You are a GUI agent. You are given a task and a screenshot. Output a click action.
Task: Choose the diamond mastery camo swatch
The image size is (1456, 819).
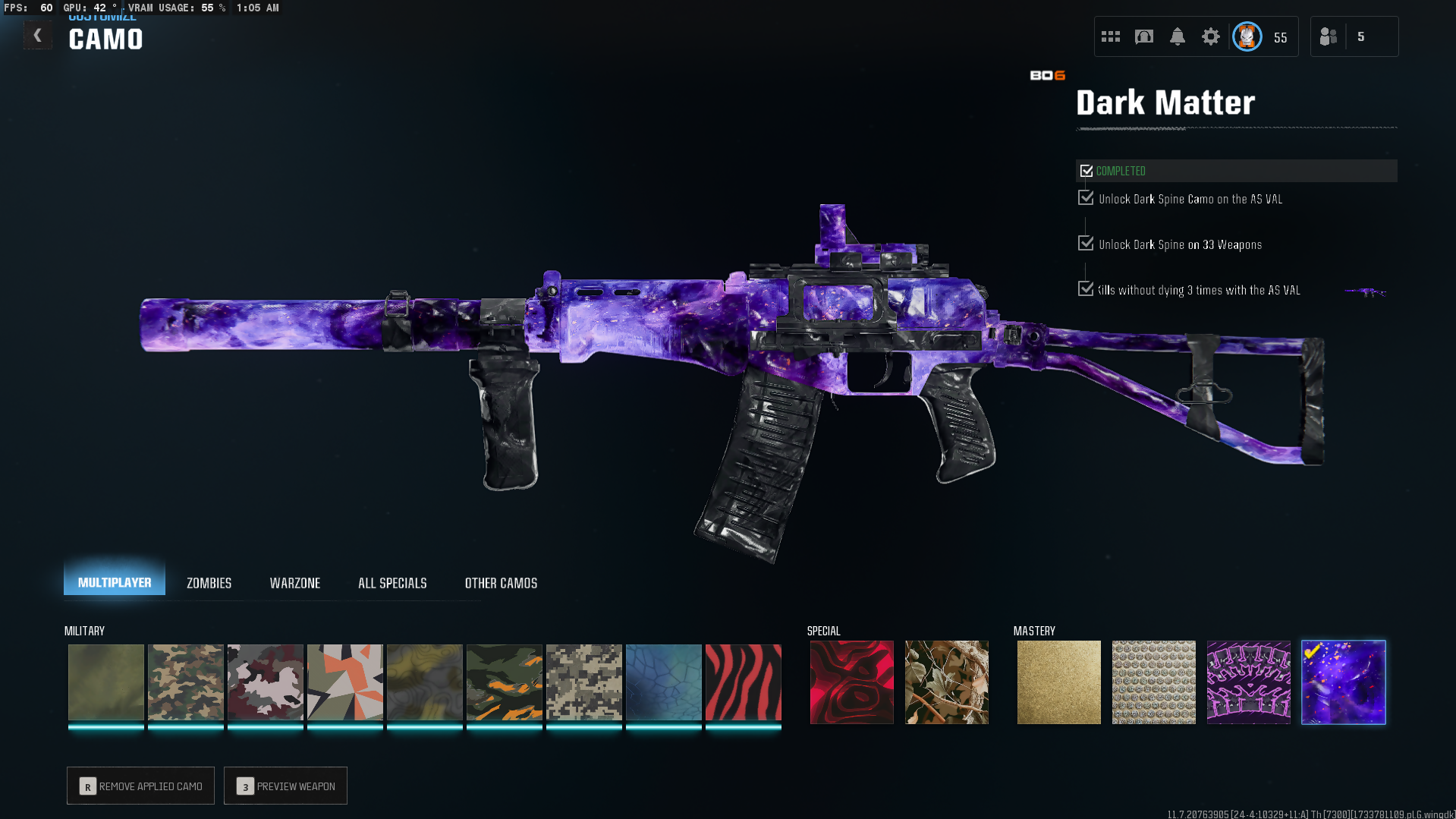click(x=1153, y=682)
